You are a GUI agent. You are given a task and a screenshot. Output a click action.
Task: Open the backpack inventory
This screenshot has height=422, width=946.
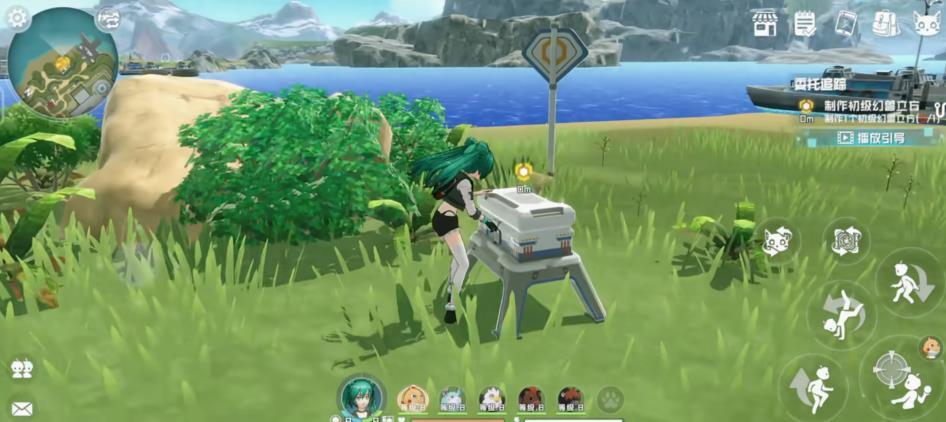(x=885, y=23)
